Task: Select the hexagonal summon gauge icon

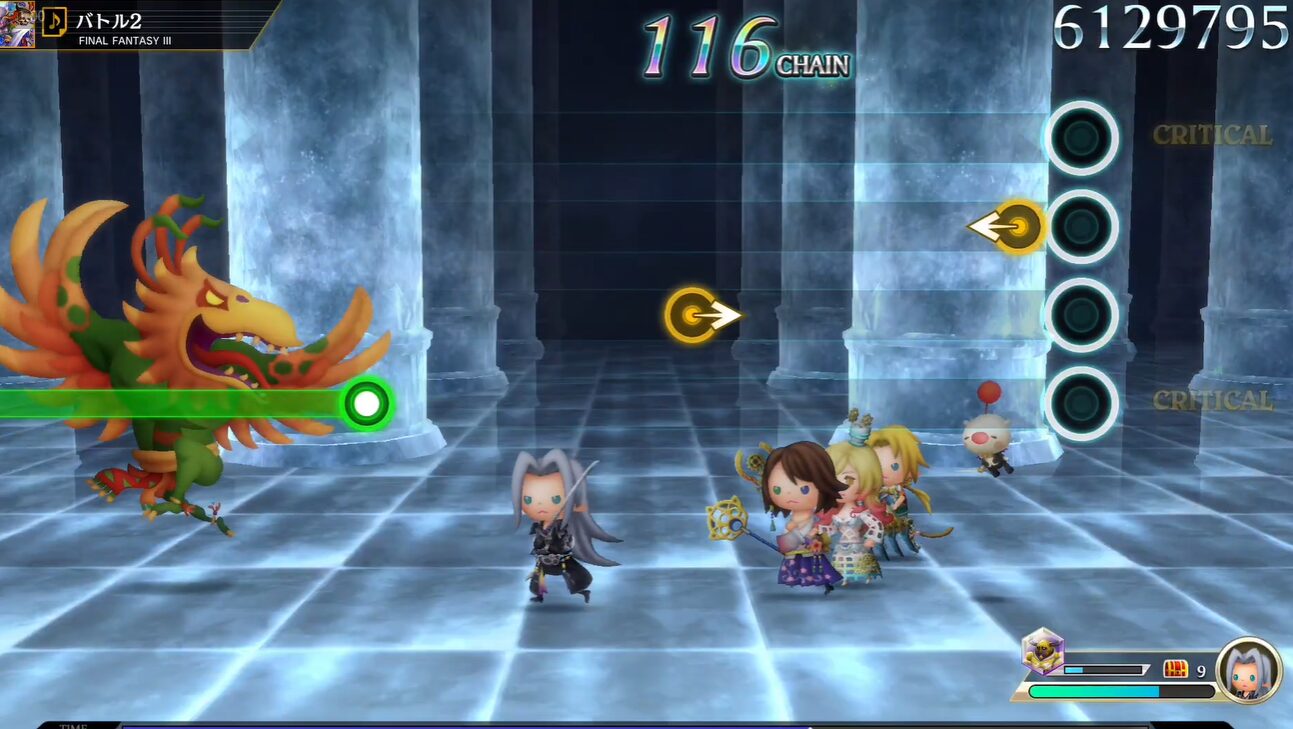Action: 1042,652
